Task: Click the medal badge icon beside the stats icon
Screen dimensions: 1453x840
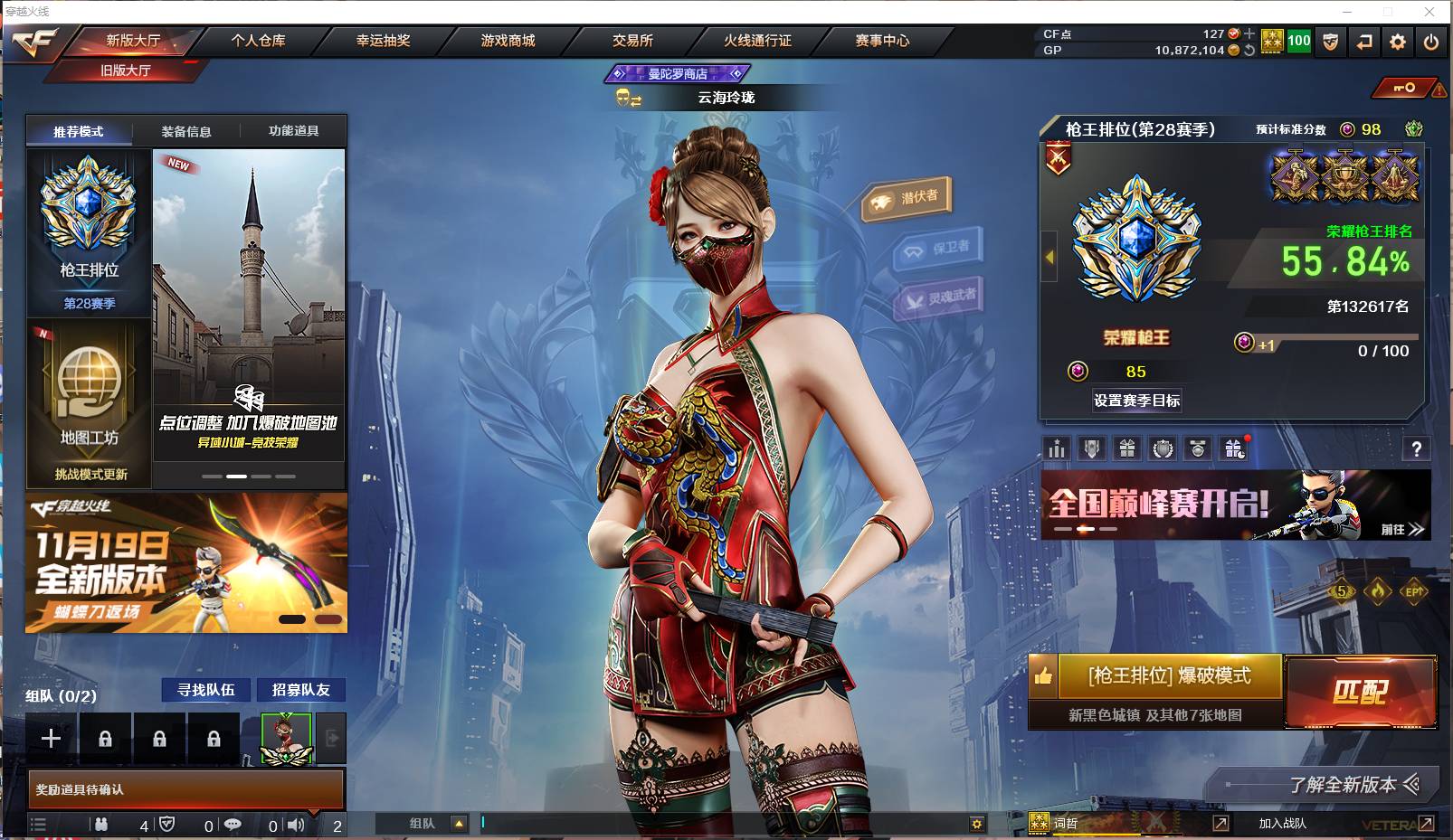Action: 1091,448
